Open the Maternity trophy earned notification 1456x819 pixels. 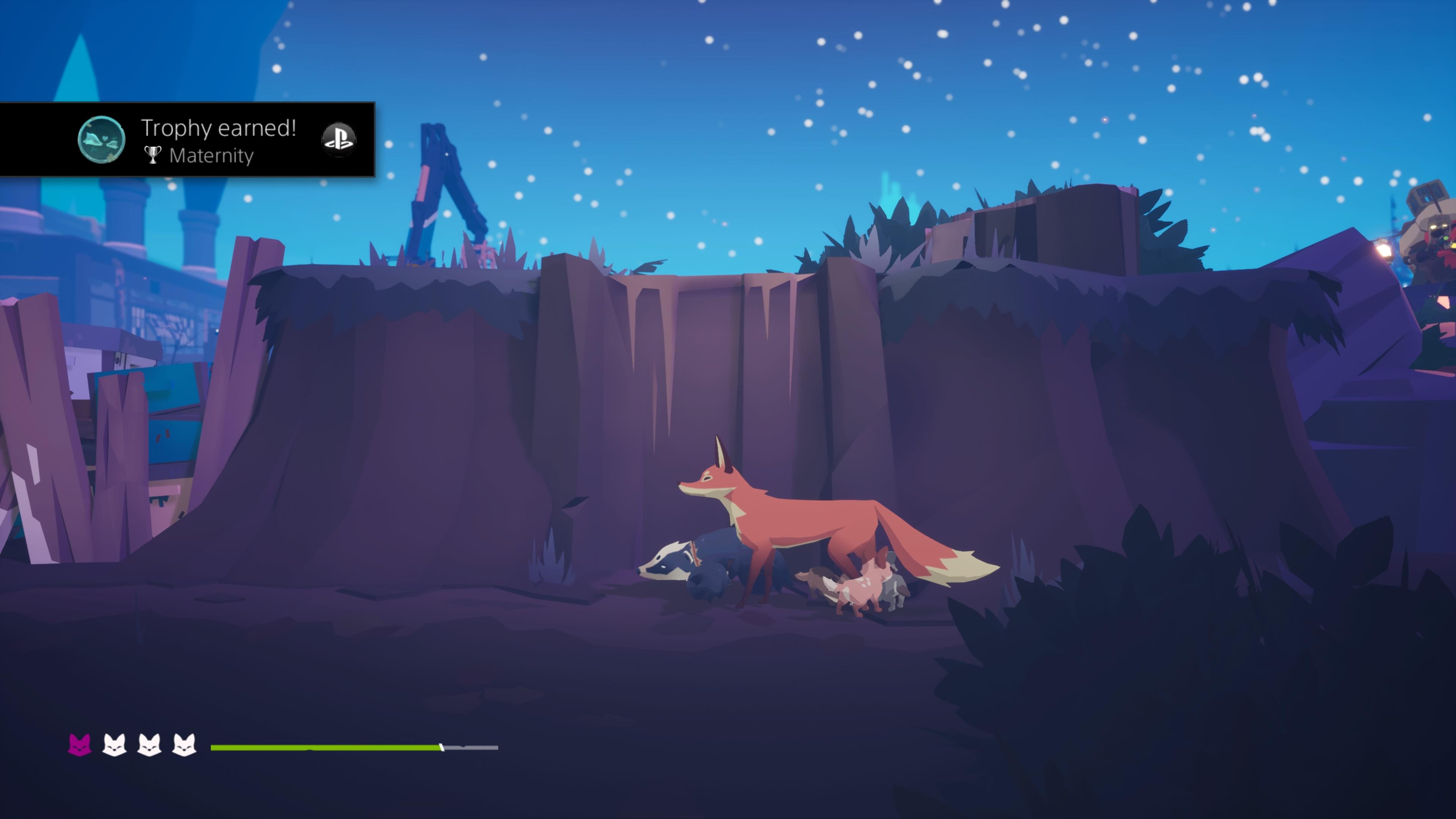pos(218,140)
